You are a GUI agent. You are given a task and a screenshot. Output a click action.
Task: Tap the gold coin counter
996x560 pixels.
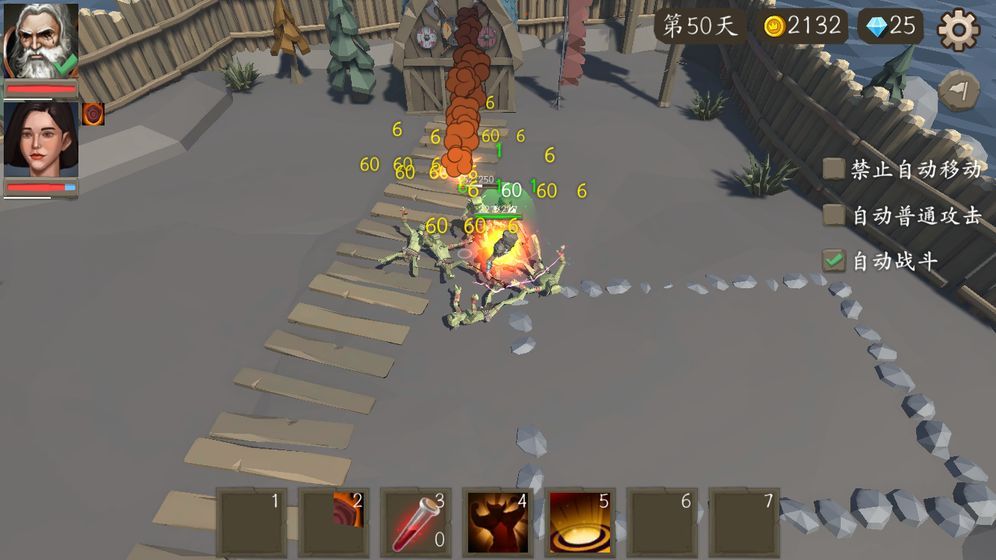point(802,26)
